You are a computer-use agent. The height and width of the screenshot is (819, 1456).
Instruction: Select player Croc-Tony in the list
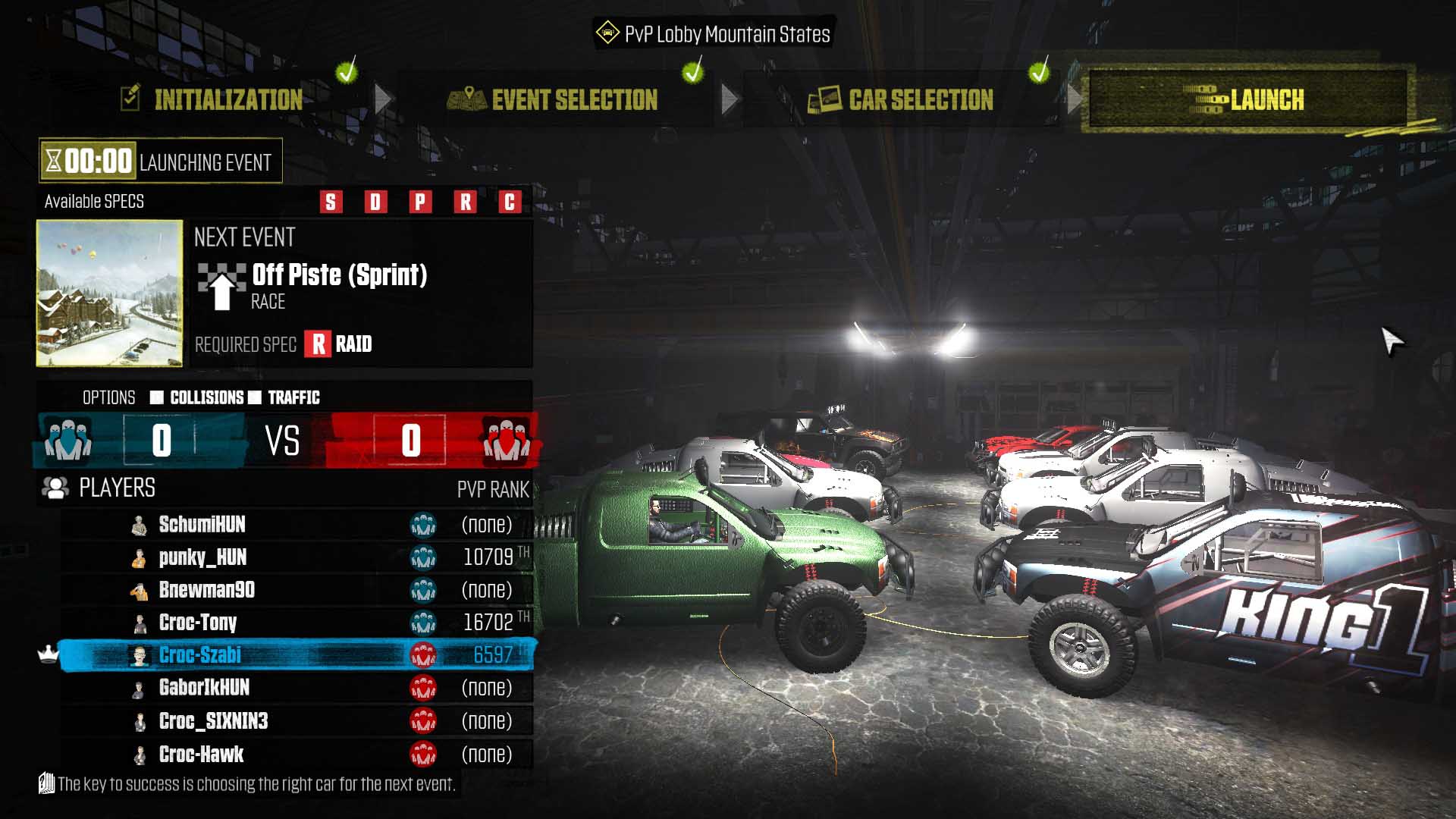coord(198,623)
